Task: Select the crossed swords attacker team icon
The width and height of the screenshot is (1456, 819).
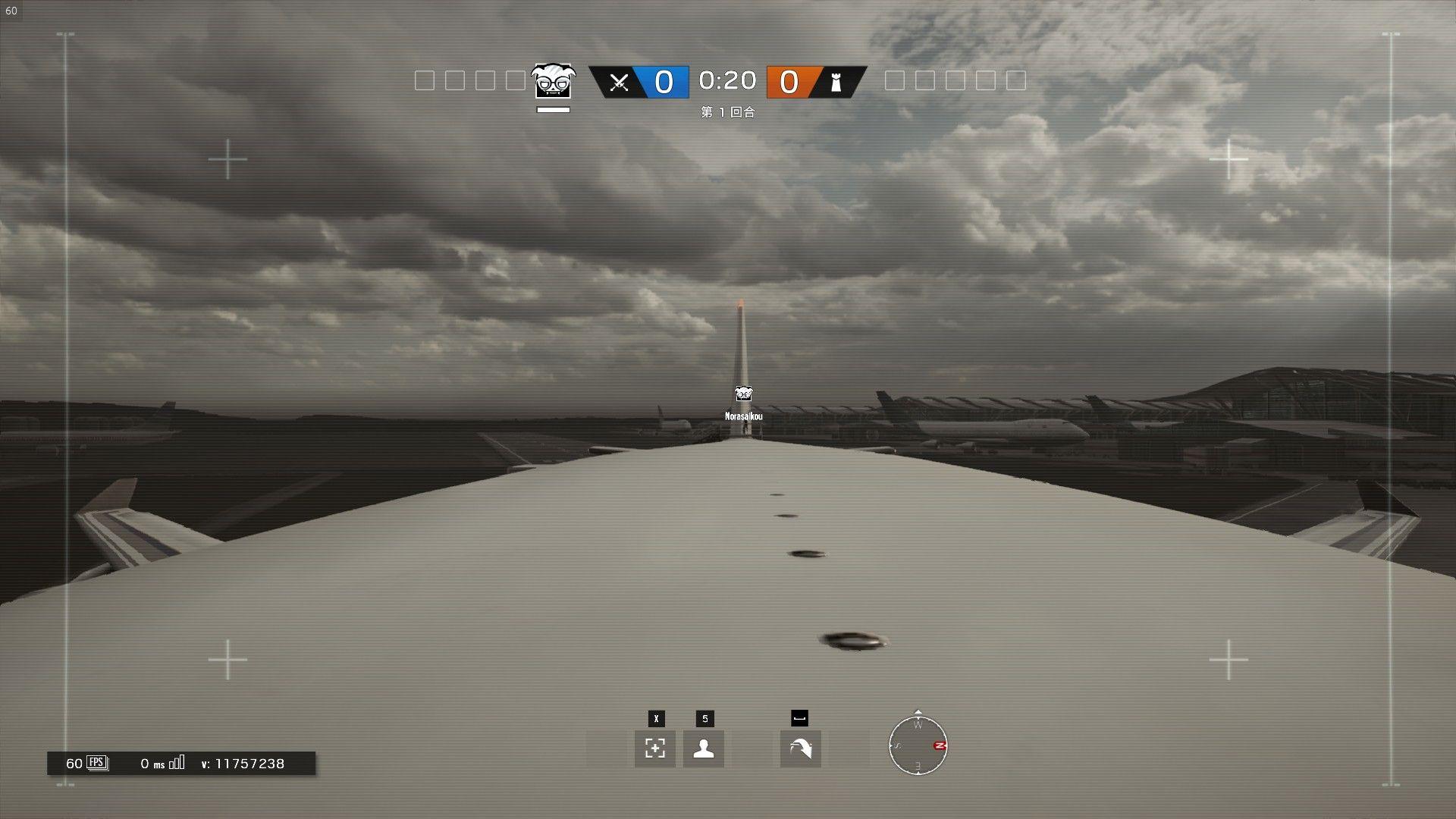Action: coord(619,82)
